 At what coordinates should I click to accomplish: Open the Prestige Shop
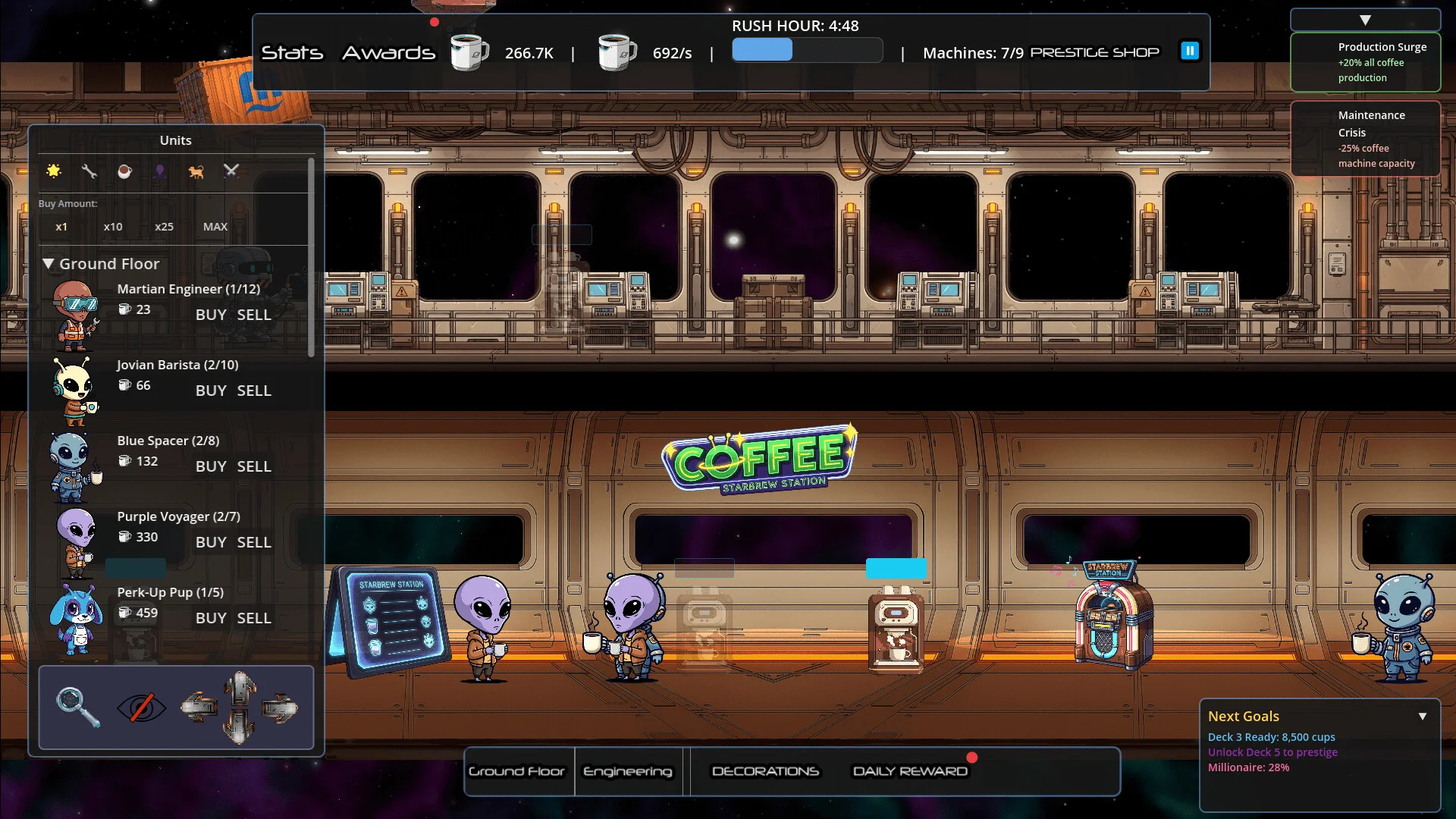[1094, 52]
